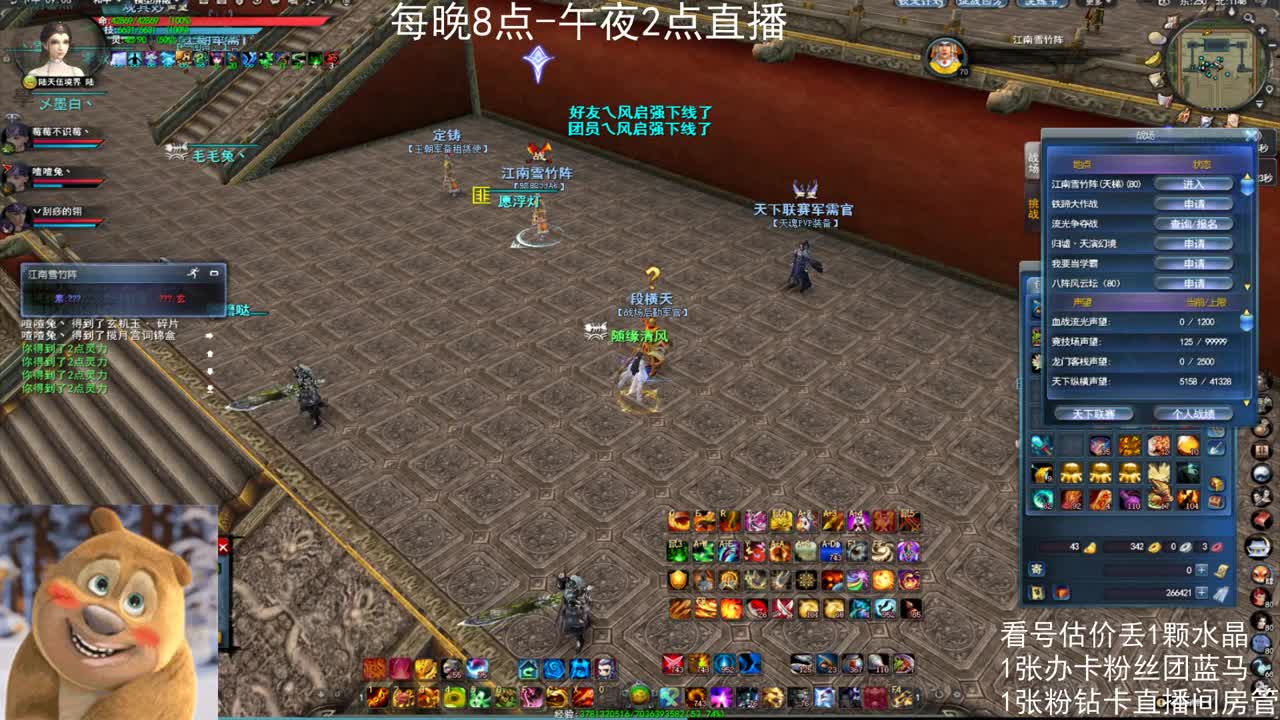Expand the battle list with the yellow down chevron
Image resolution: width=1280 pixels, height=720 pixels.
point(1247,285)
